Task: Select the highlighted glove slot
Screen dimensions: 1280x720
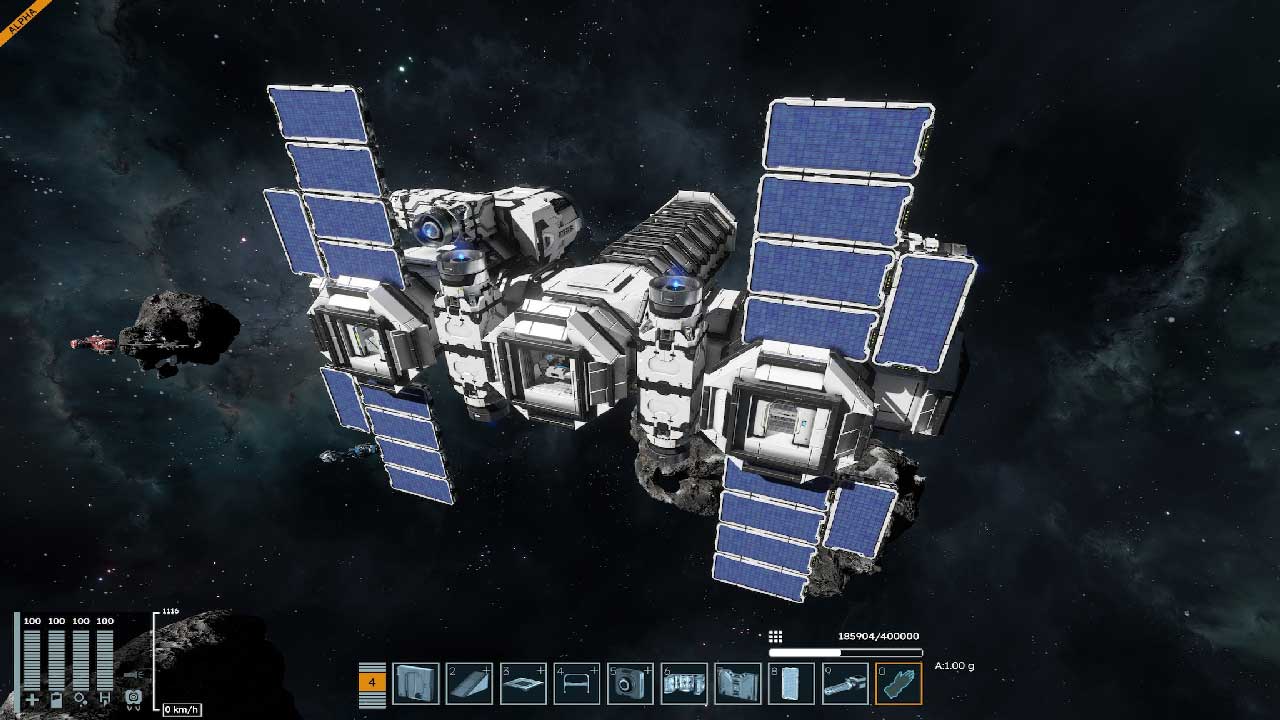Action: 899,683
